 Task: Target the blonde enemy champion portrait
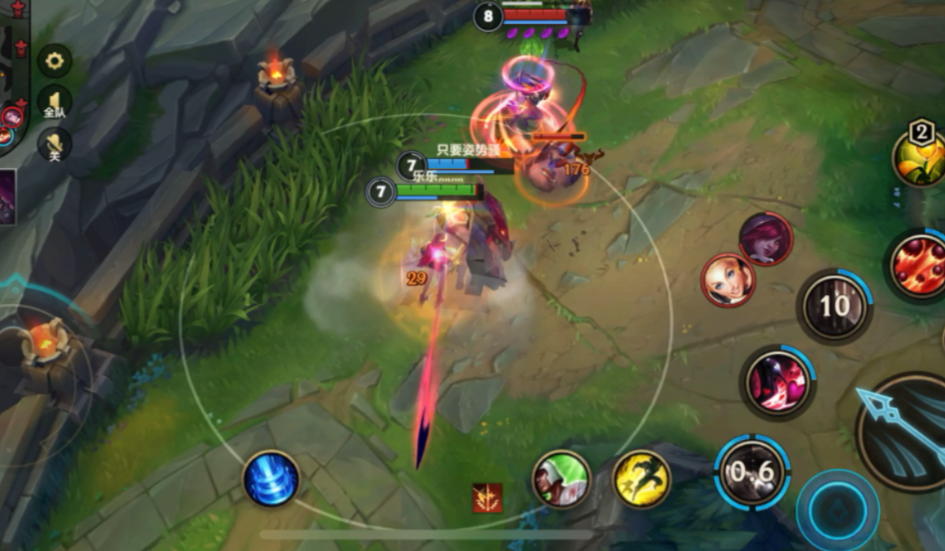[727, 281]
